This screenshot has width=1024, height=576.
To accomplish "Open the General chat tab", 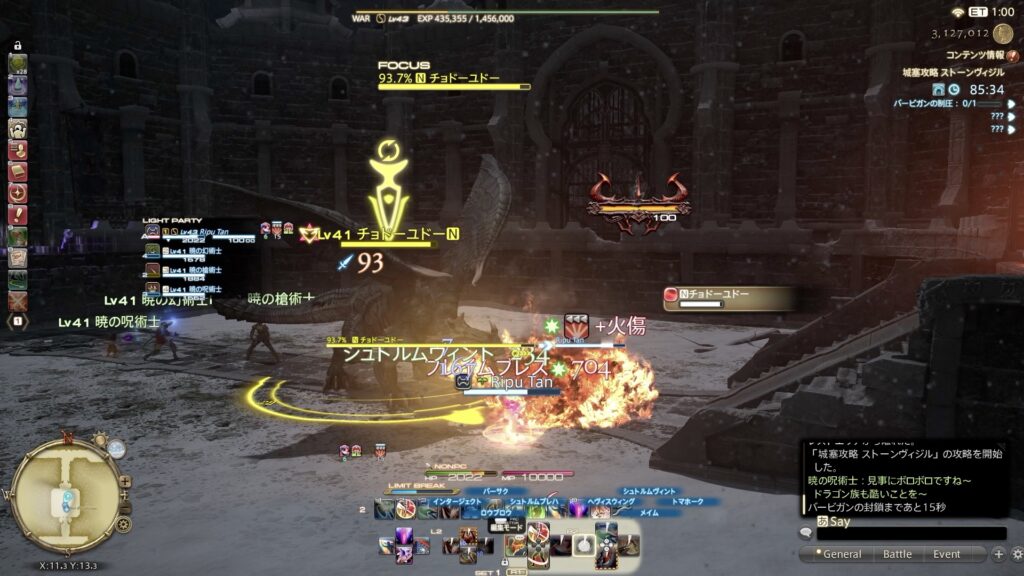I will [841, 554].
